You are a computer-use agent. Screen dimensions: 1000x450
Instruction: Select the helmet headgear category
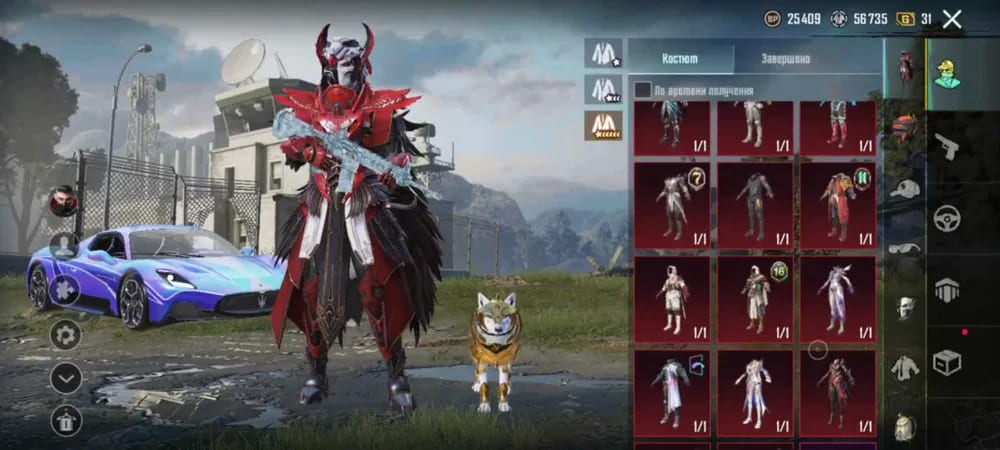[x=905, y=127]
